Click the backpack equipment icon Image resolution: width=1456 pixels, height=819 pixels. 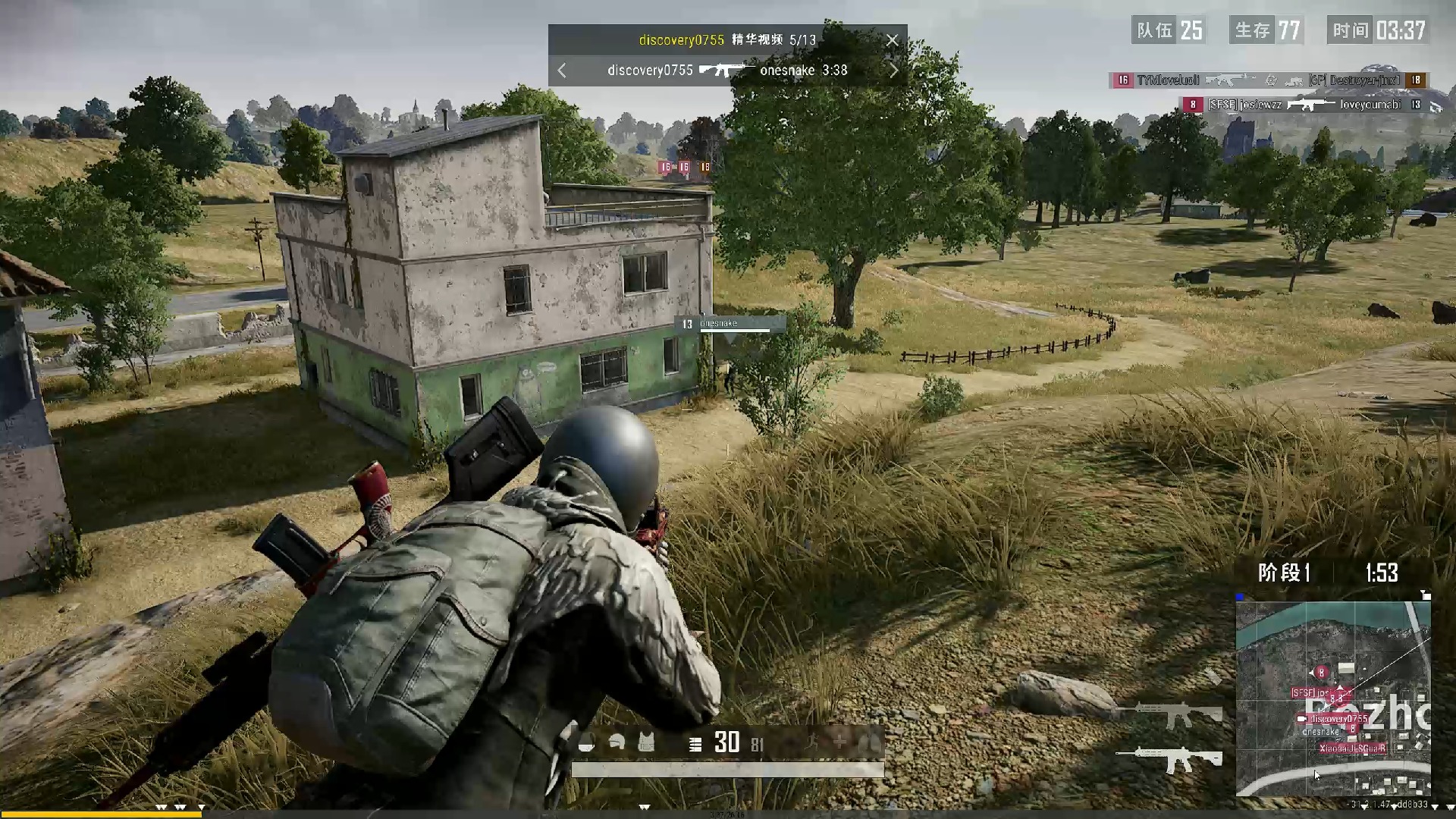tap(585, 743)
